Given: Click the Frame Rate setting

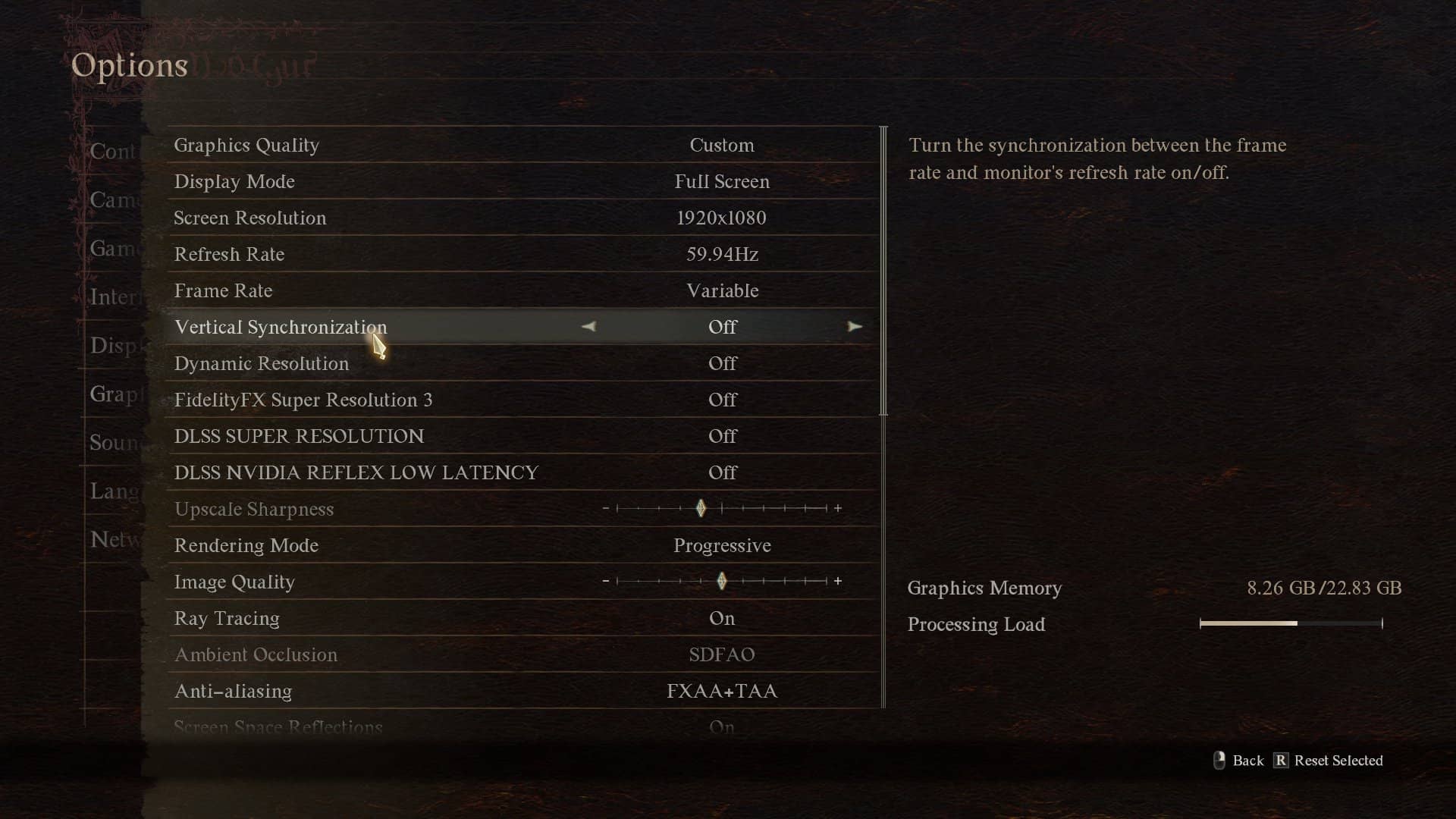Looking at the screenshot, I should [x=523, y=290].
